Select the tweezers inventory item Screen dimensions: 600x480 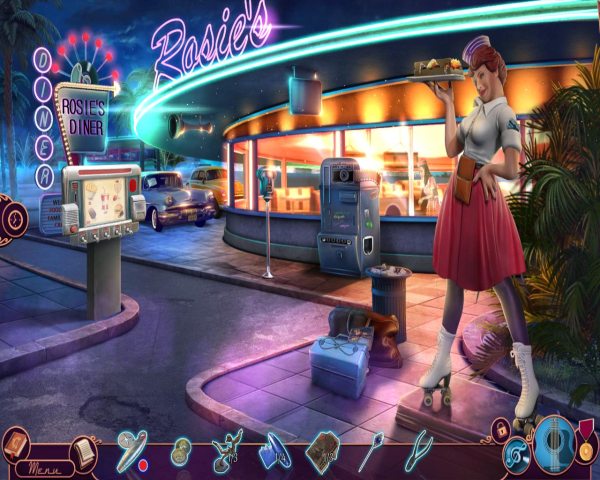click(x=419, y=449)
